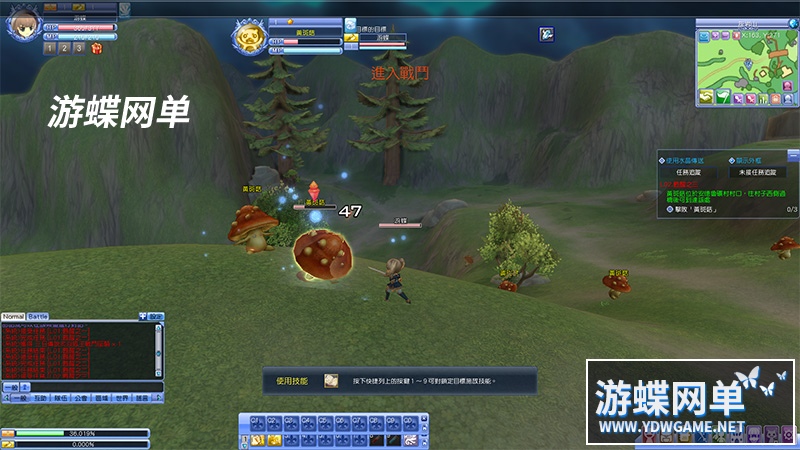The width and height of the screenshot is (800, 450).
Task: Switch to the Battle chat tab
Action: [x=37, y=316]
